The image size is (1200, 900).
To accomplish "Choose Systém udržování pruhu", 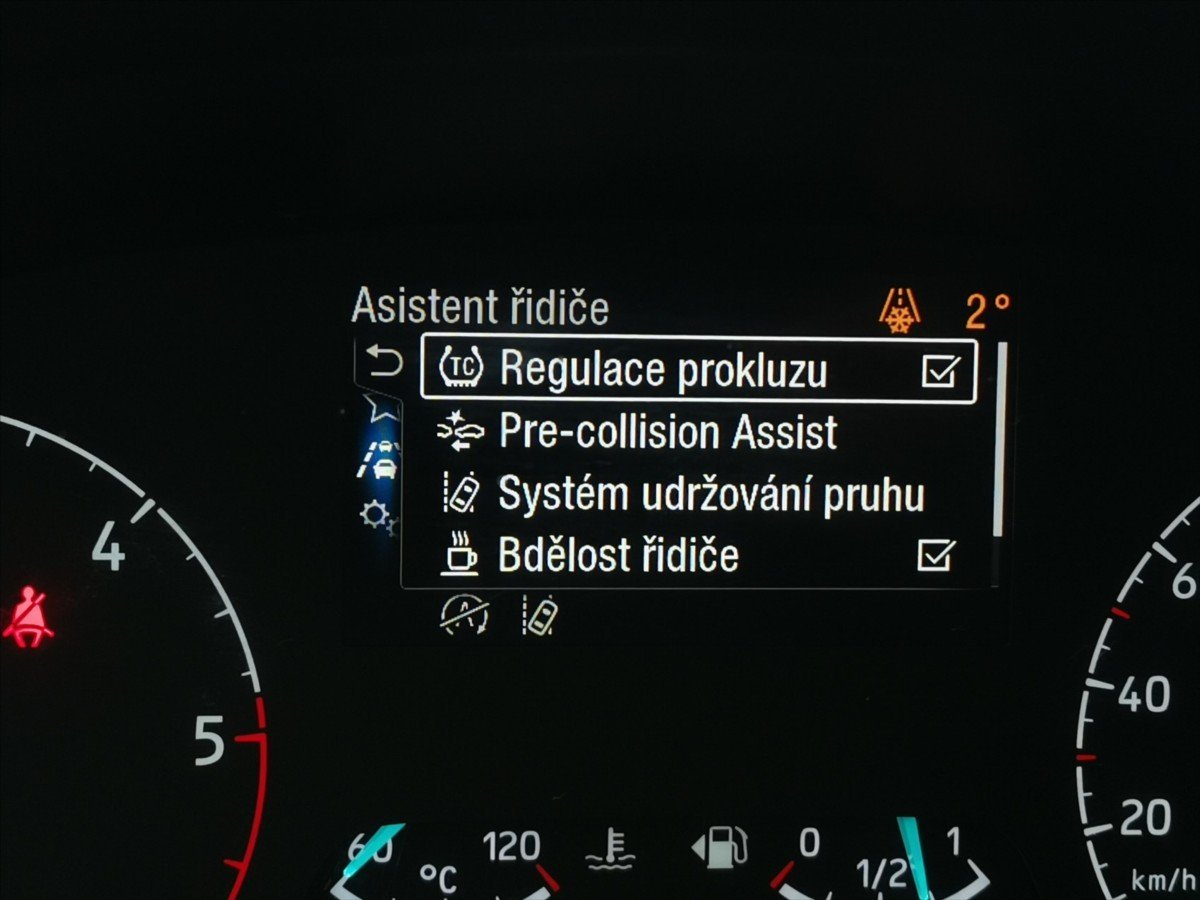I will point(710,495).
